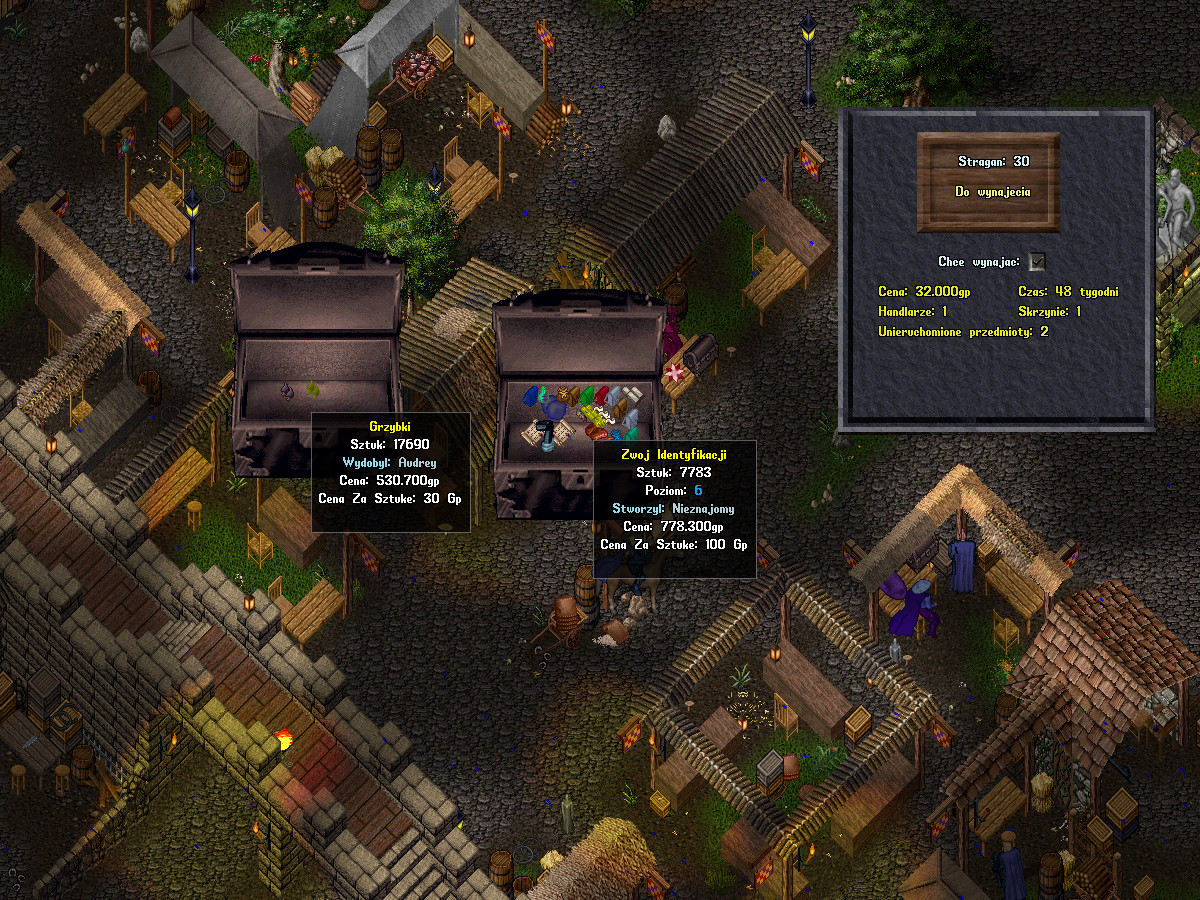The image size is (1200, 900).
Task: Pick the green bag in the chest
Action: [x=587, y=397]
